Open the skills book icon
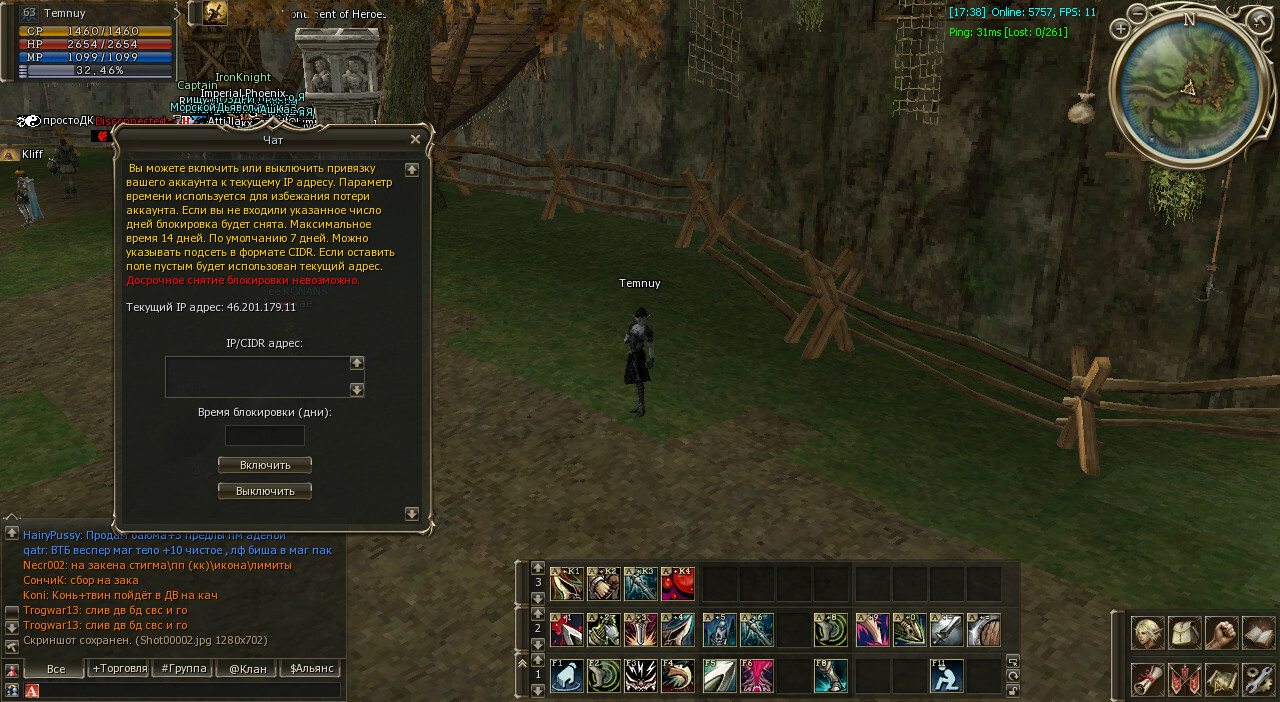1280x702 pixels. pyautogui.click(x=1259, y=633)
